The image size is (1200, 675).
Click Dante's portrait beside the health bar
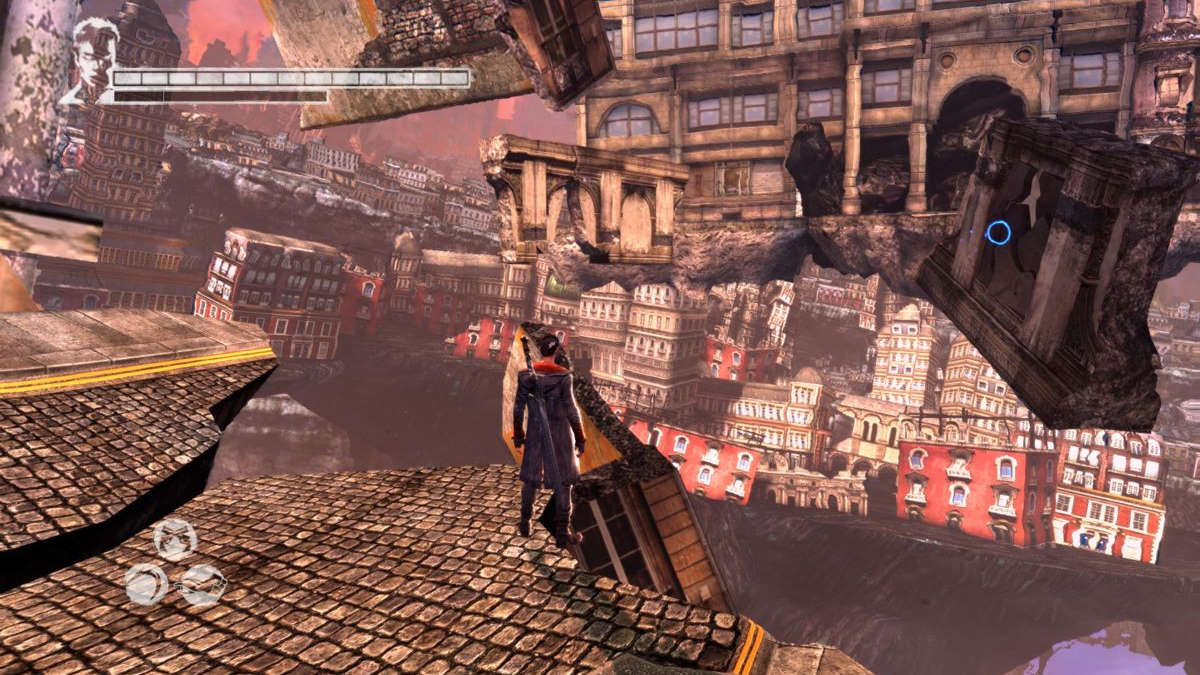(x=93, y=61)
